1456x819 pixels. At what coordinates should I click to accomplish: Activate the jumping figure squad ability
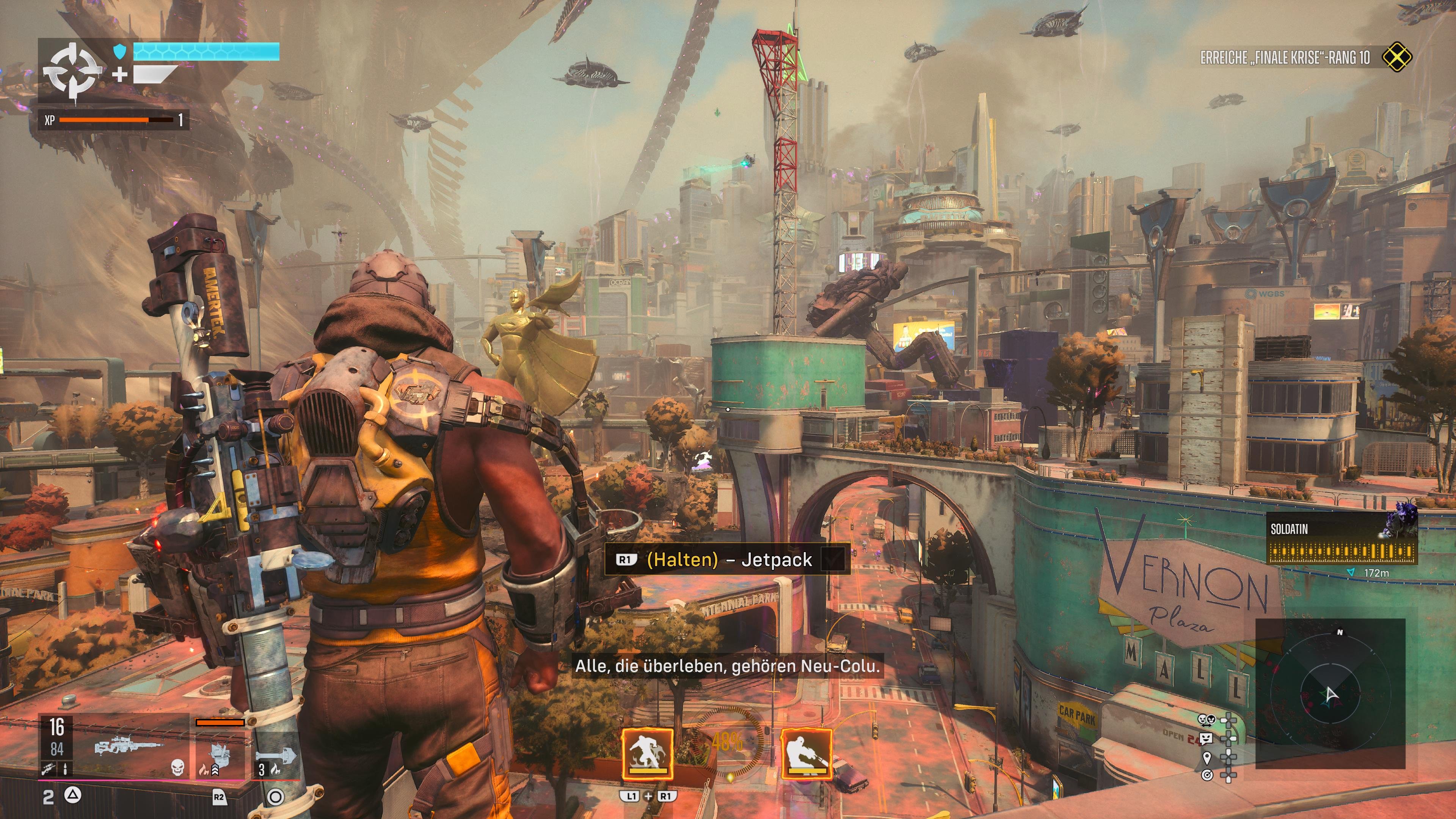tap(647, 753)
